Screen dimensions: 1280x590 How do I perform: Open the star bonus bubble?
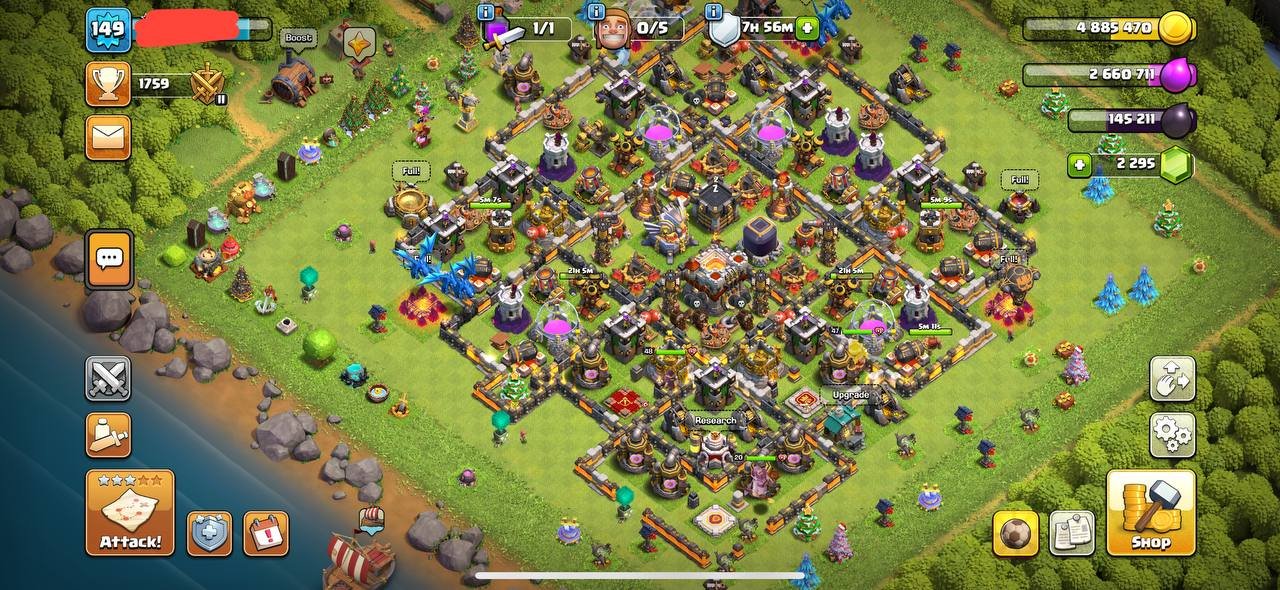coord(359,43)
